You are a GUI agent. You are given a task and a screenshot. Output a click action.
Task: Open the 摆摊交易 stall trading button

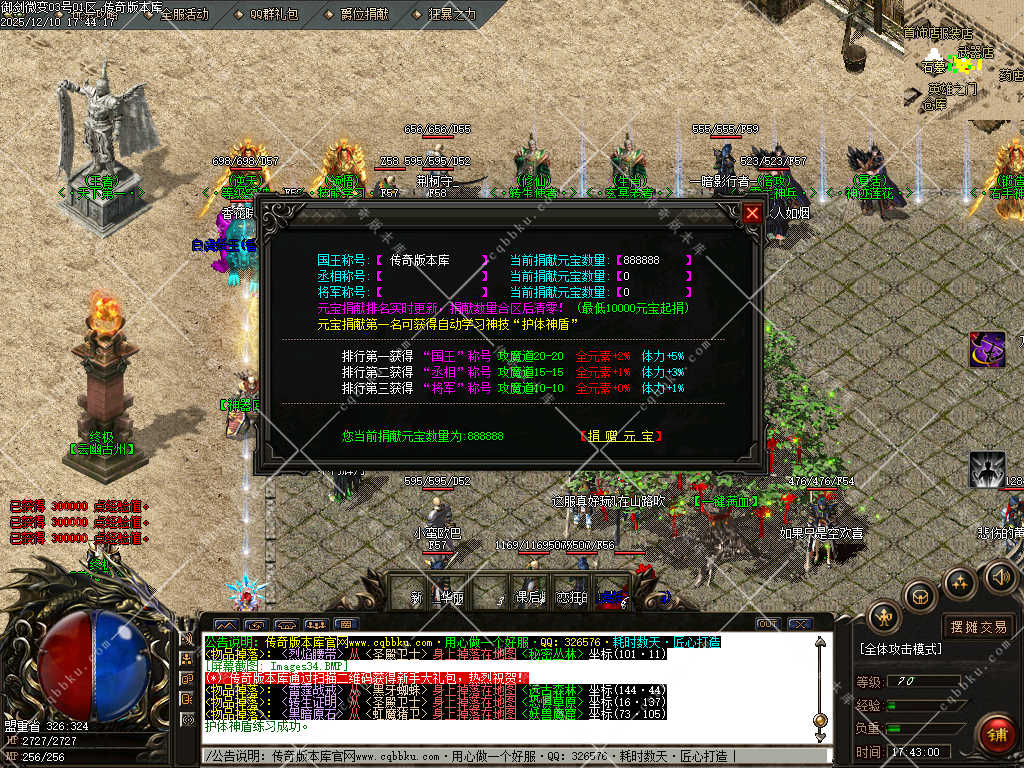(x=978, y=627)
